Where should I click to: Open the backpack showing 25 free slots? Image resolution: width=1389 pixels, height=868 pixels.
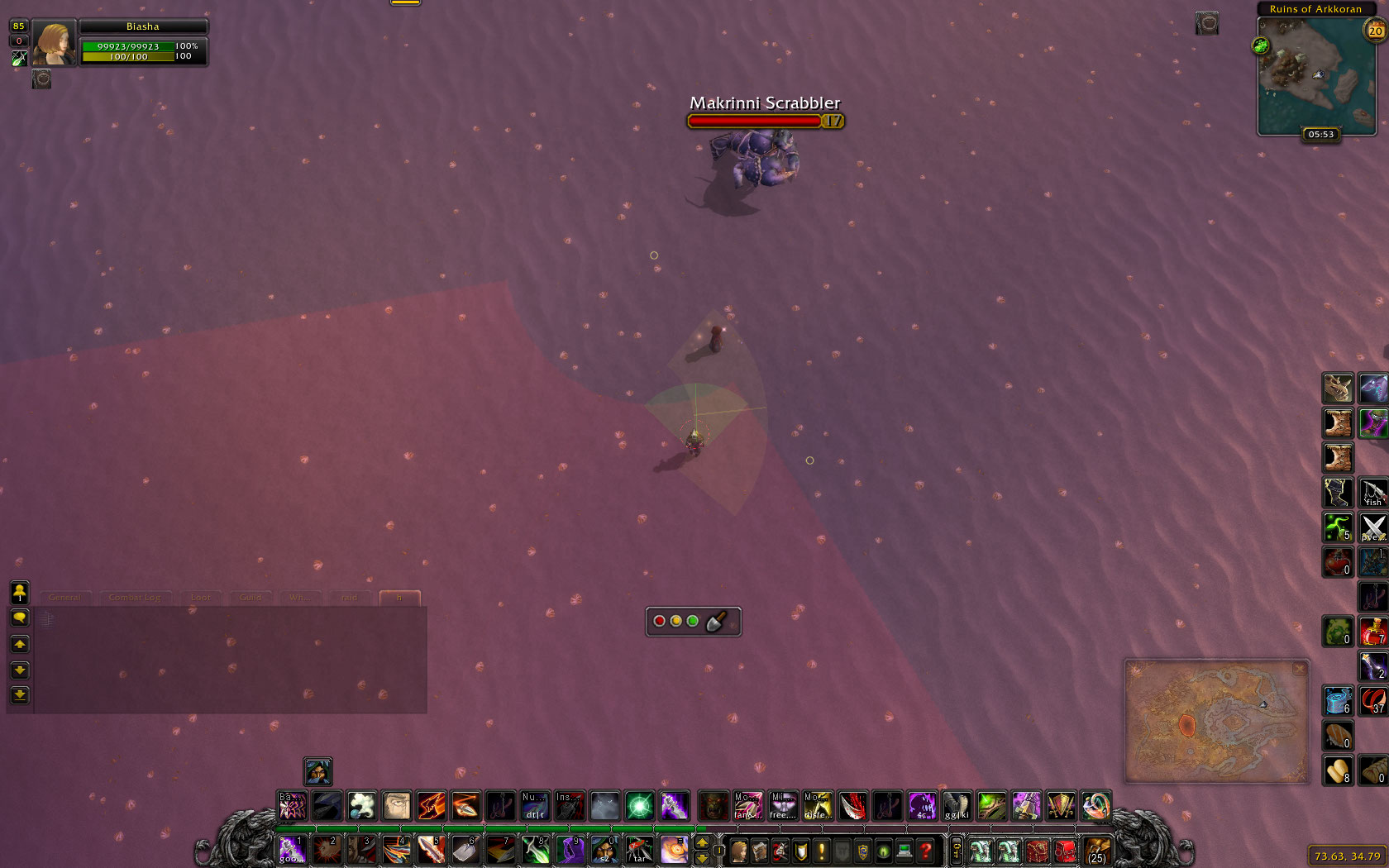click(1097, 851)
